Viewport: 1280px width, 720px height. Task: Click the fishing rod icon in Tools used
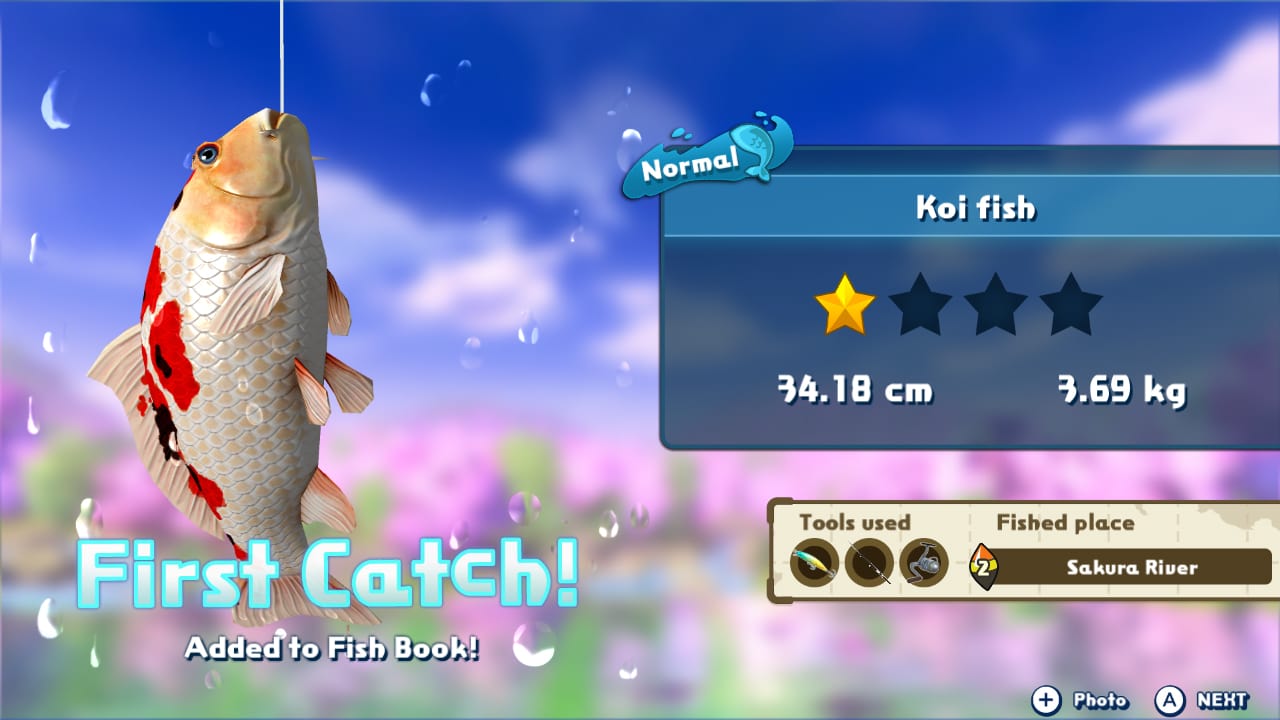[867, 563]
